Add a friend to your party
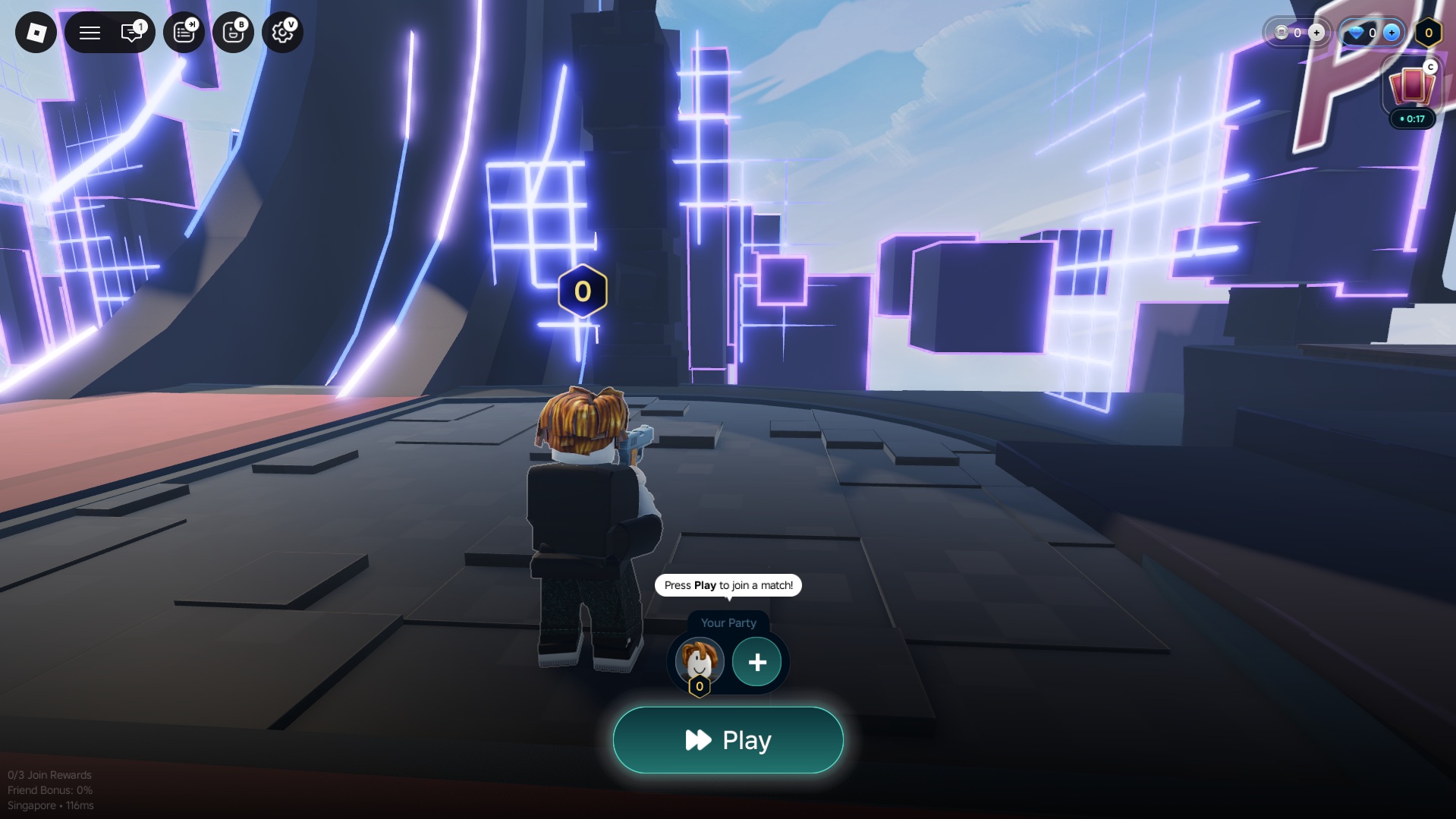1456x819 pixels. (x=756, y=662)
